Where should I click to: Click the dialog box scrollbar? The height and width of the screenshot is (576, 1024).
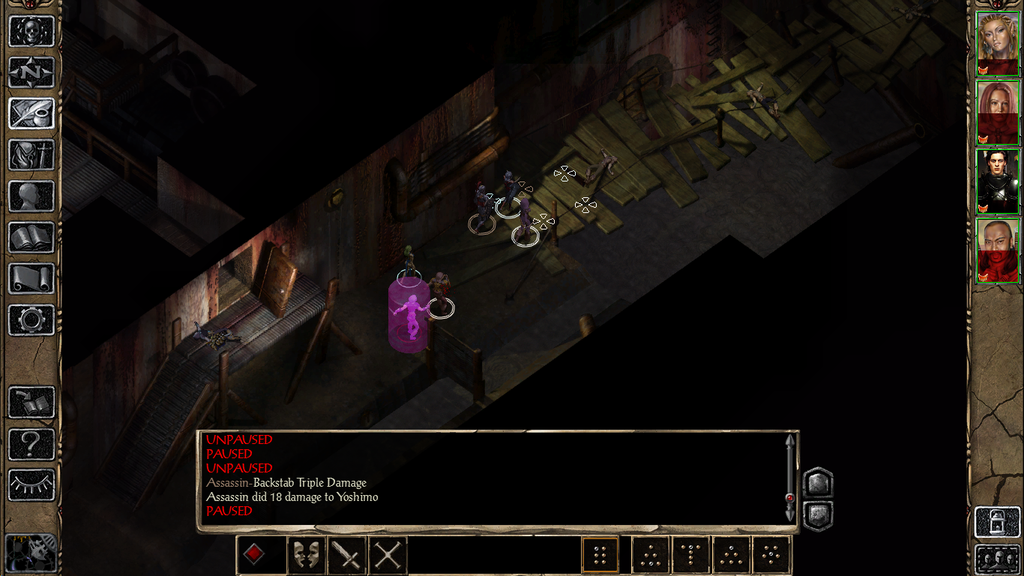coord(790,478)
